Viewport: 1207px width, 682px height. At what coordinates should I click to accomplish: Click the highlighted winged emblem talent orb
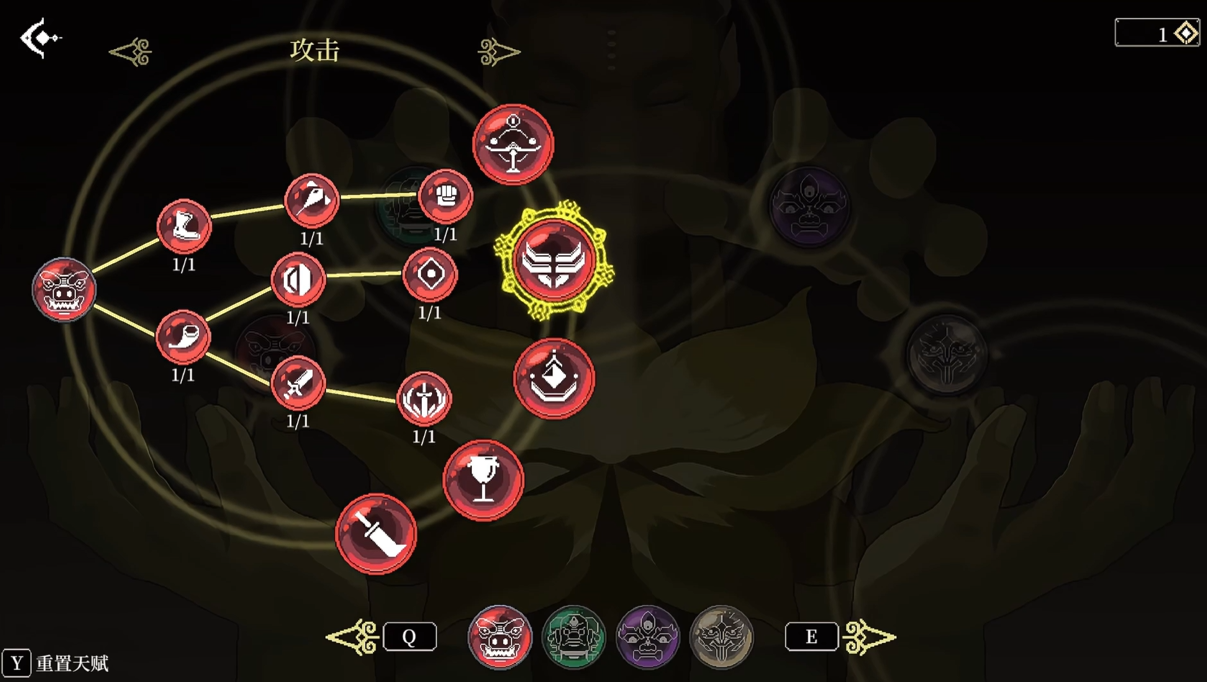[554, 260]
